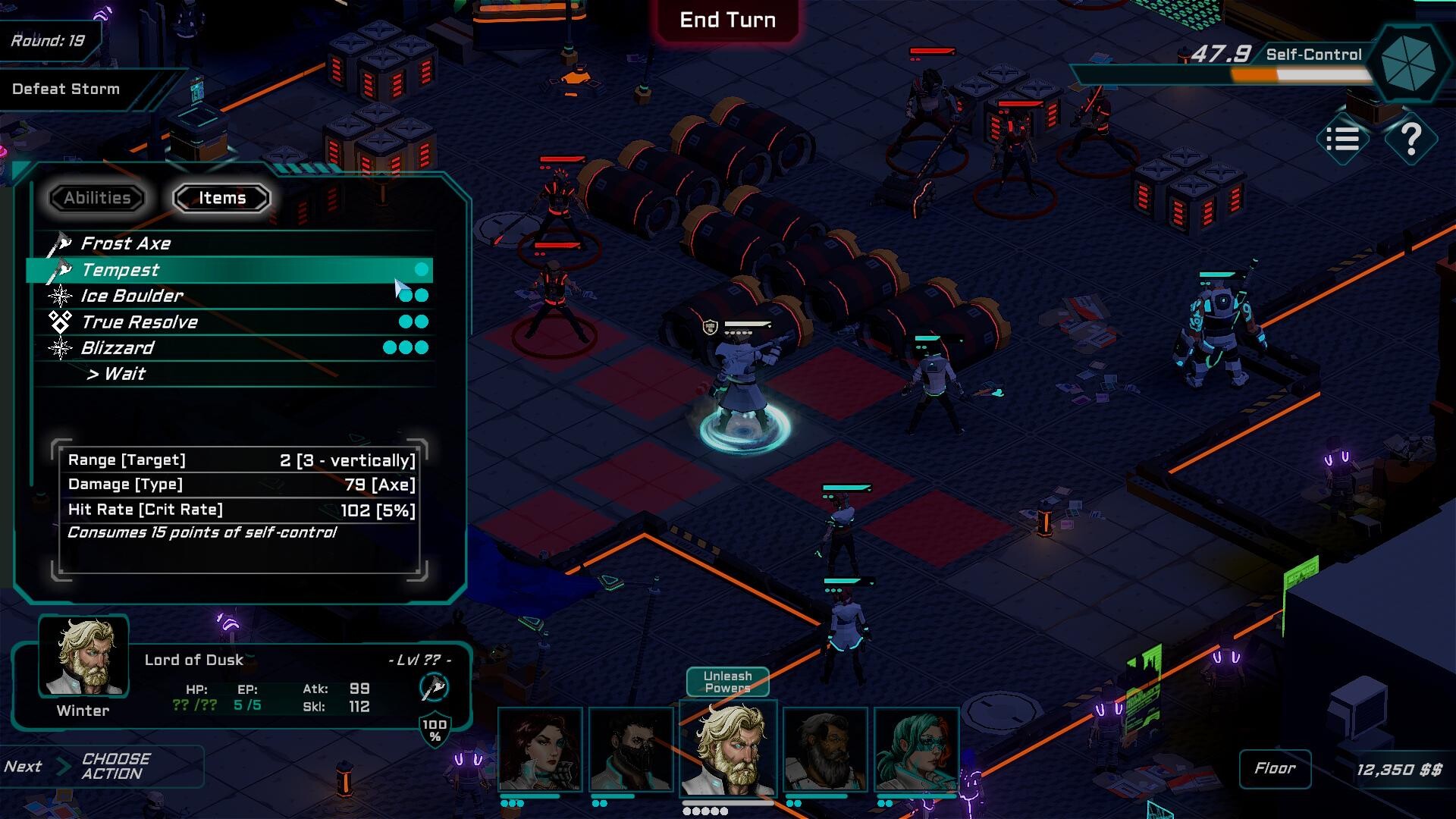Open the game menu list icon

point(1342,139)
